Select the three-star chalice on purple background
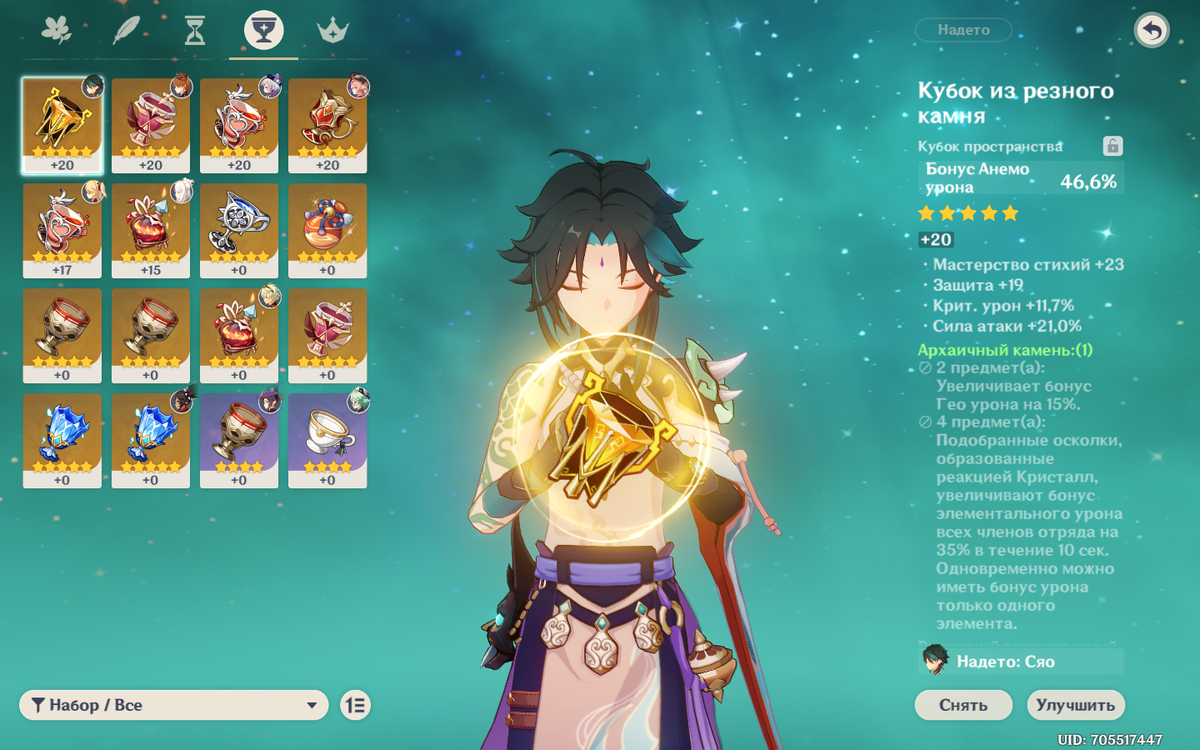 pos(239,440)
